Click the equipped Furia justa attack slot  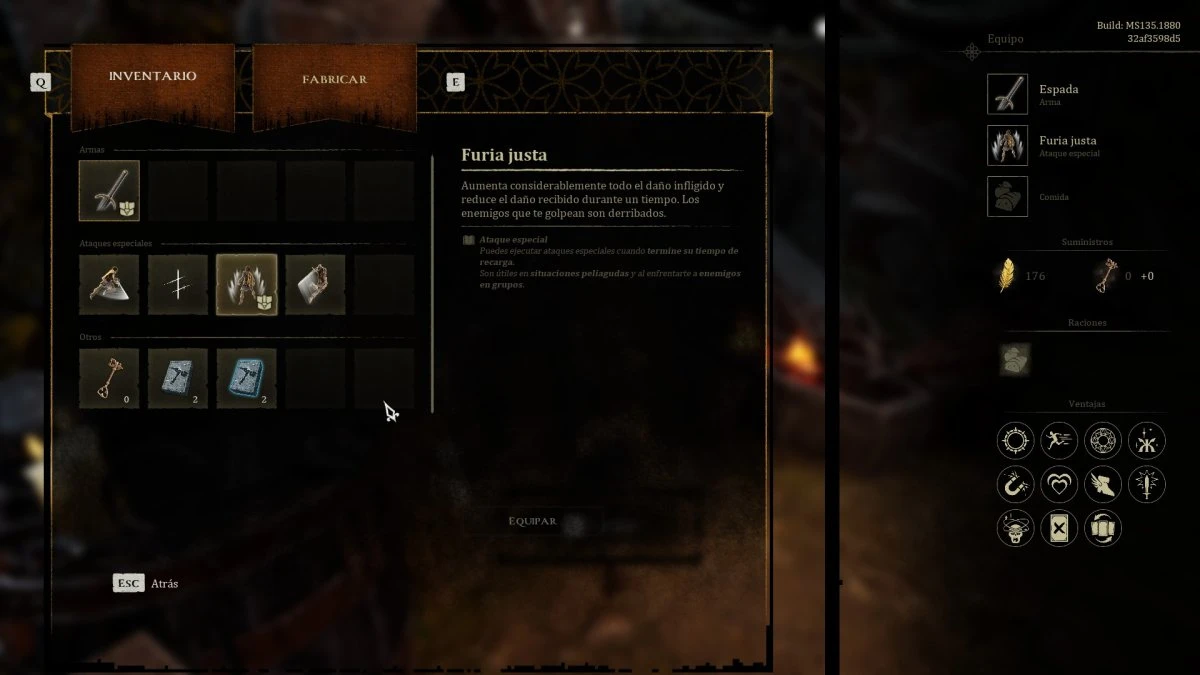[x=1007, y=145]
